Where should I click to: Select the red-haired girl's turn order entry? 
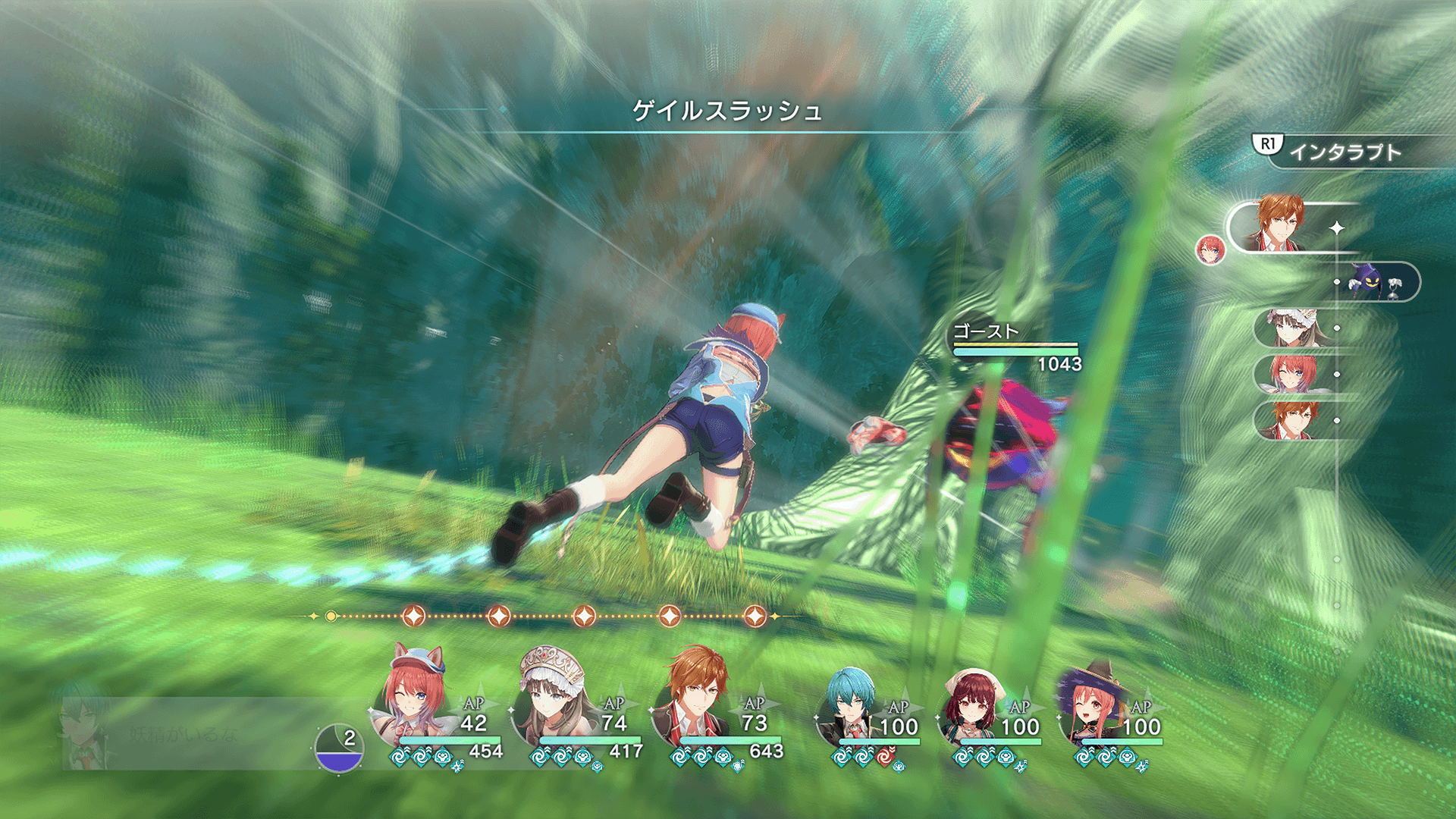1292,375
